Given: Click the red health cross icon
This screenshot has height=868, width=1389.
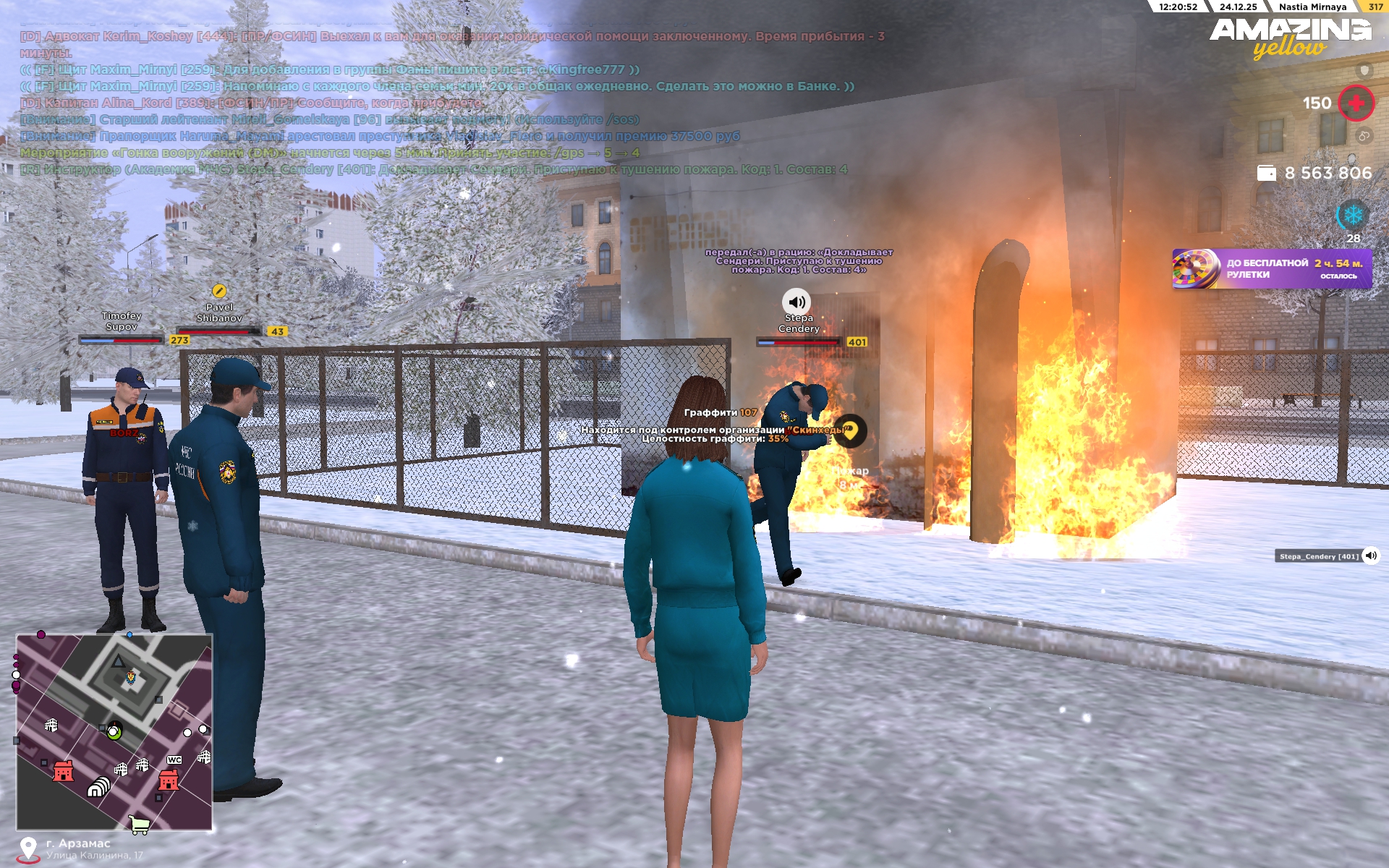Looking at the screenshot, I should coord(1356,103).
